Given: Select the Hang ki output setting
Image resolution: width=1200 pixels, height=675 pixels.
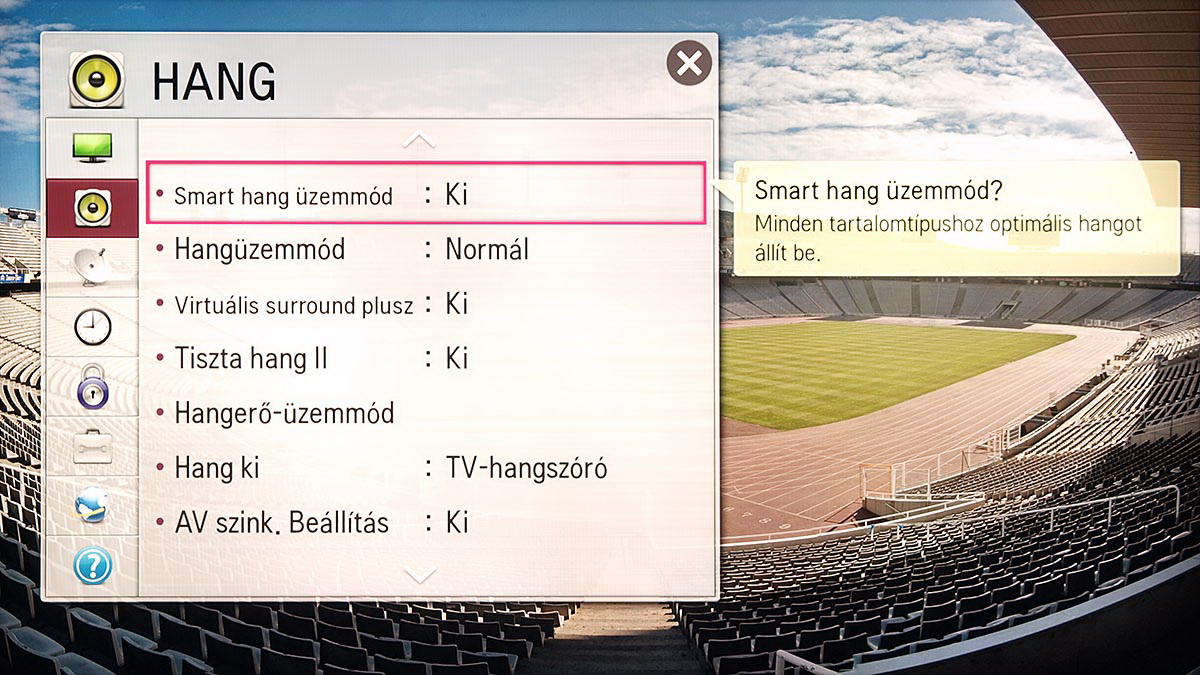Looking at the screenshot, I should (x=427, y=467).
